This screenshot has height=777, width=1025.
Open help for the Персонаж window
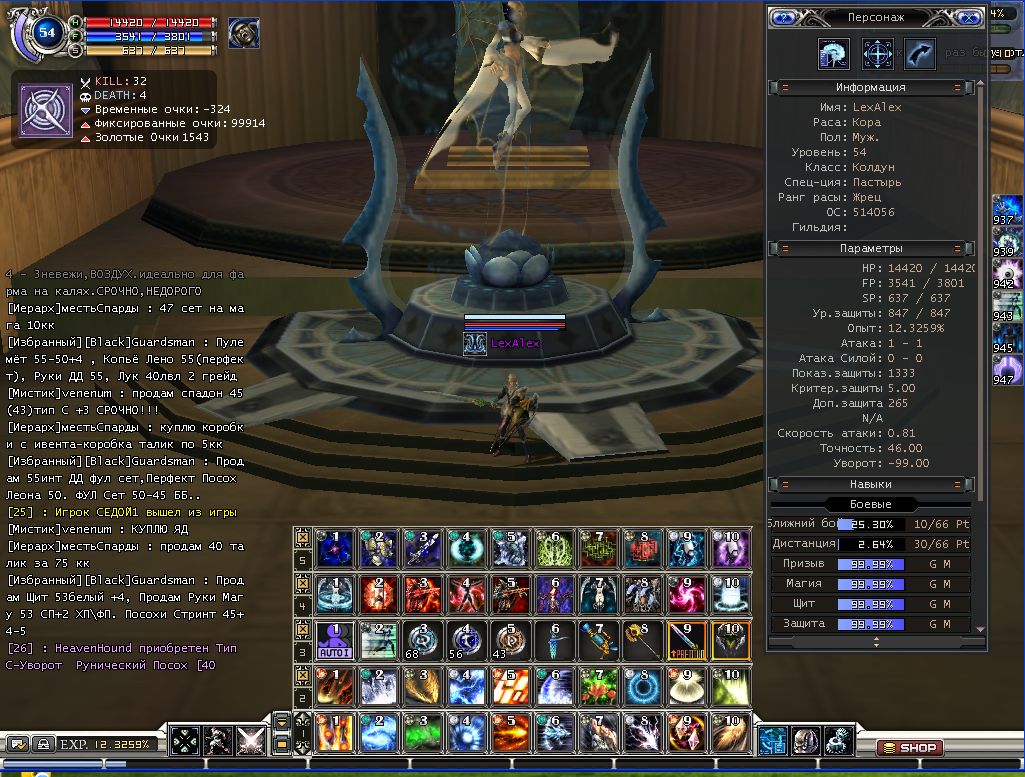(783, 18)
